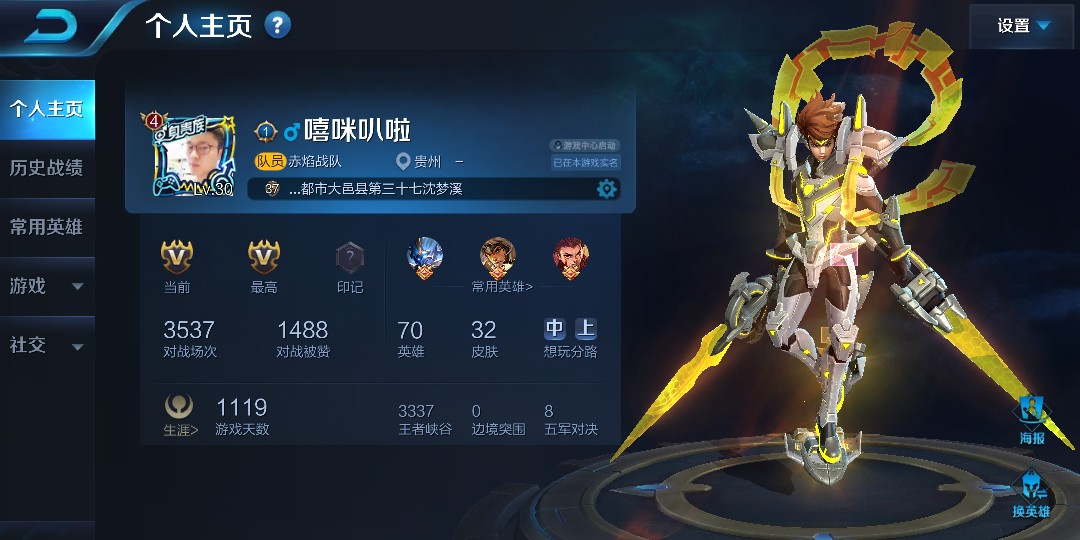Screen dimensions: 1080x540
Task: Open the help question mark icon
Action: (x=278, y=25)
